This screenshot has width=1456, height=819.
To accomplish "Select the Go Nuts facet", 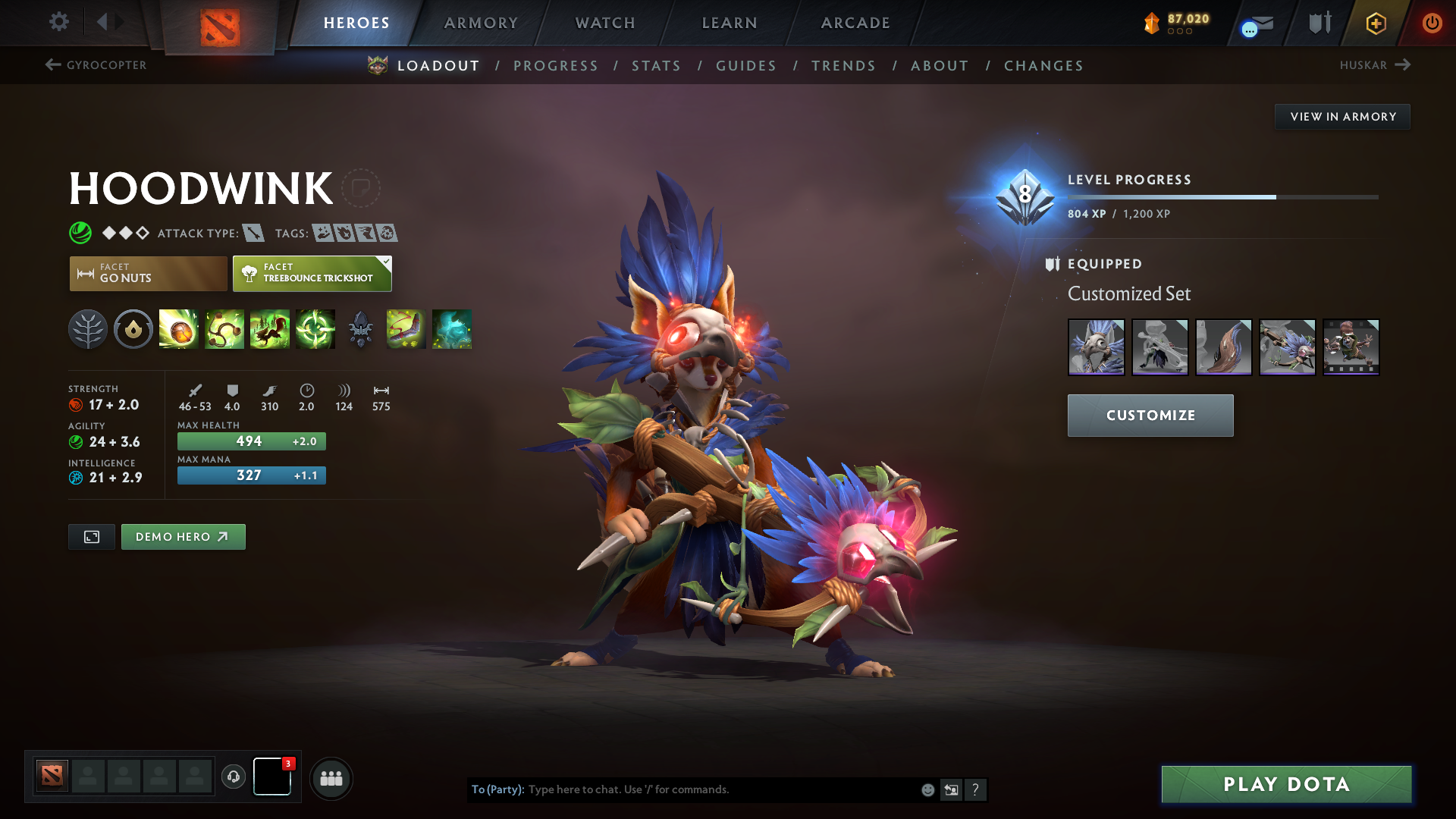I will tap(147, 273).
